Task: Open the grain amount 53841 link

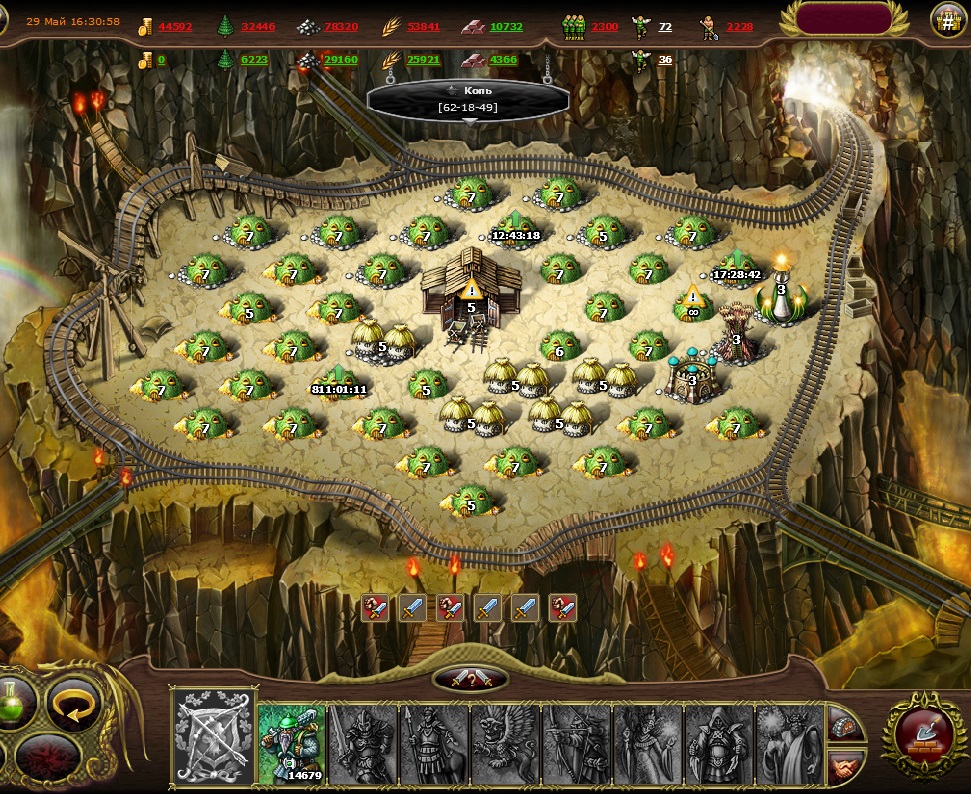Action: [423, 27]
